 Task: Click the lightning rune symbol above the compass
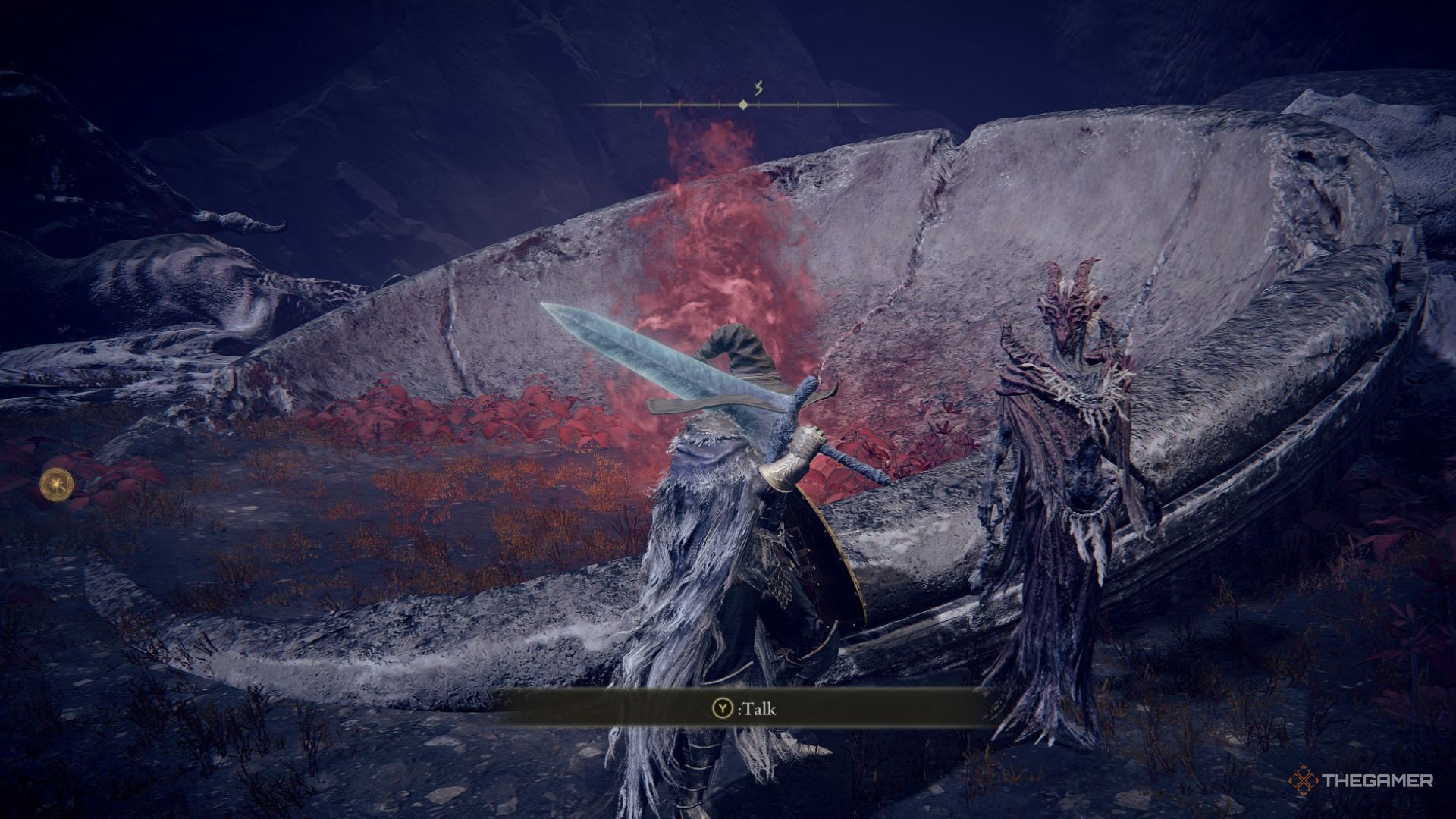758,87
